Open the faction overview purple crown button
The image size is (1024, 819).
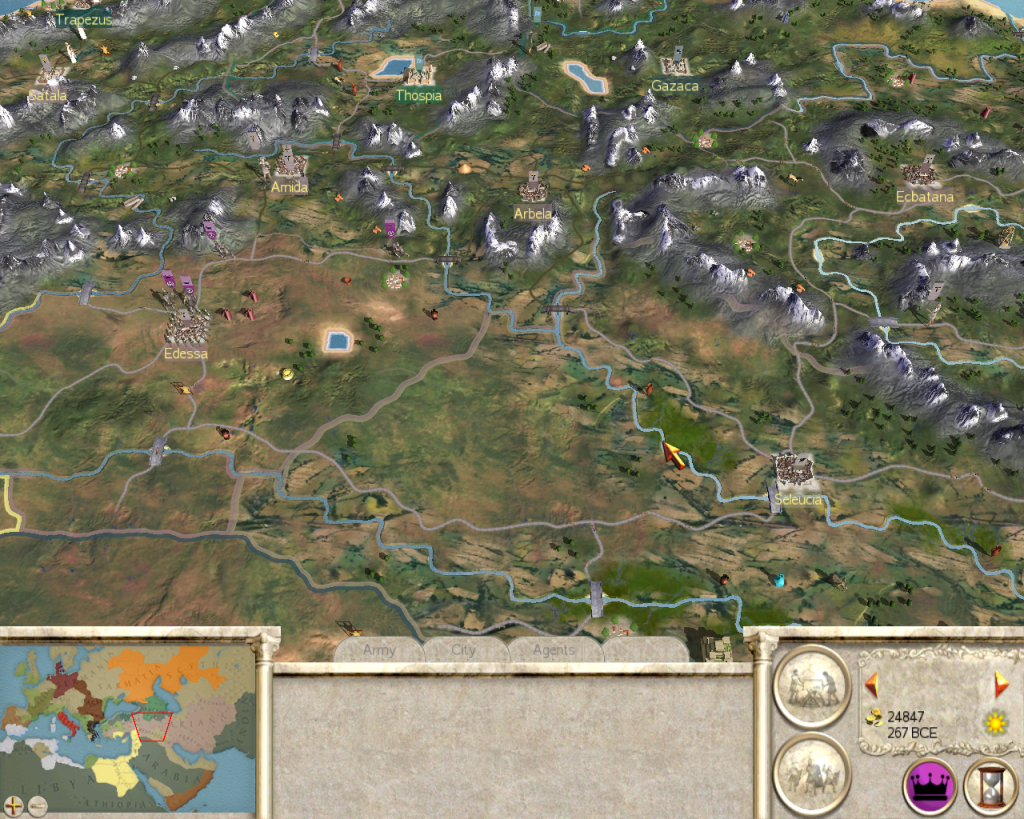pyautogui.click(x=930, y=786)
